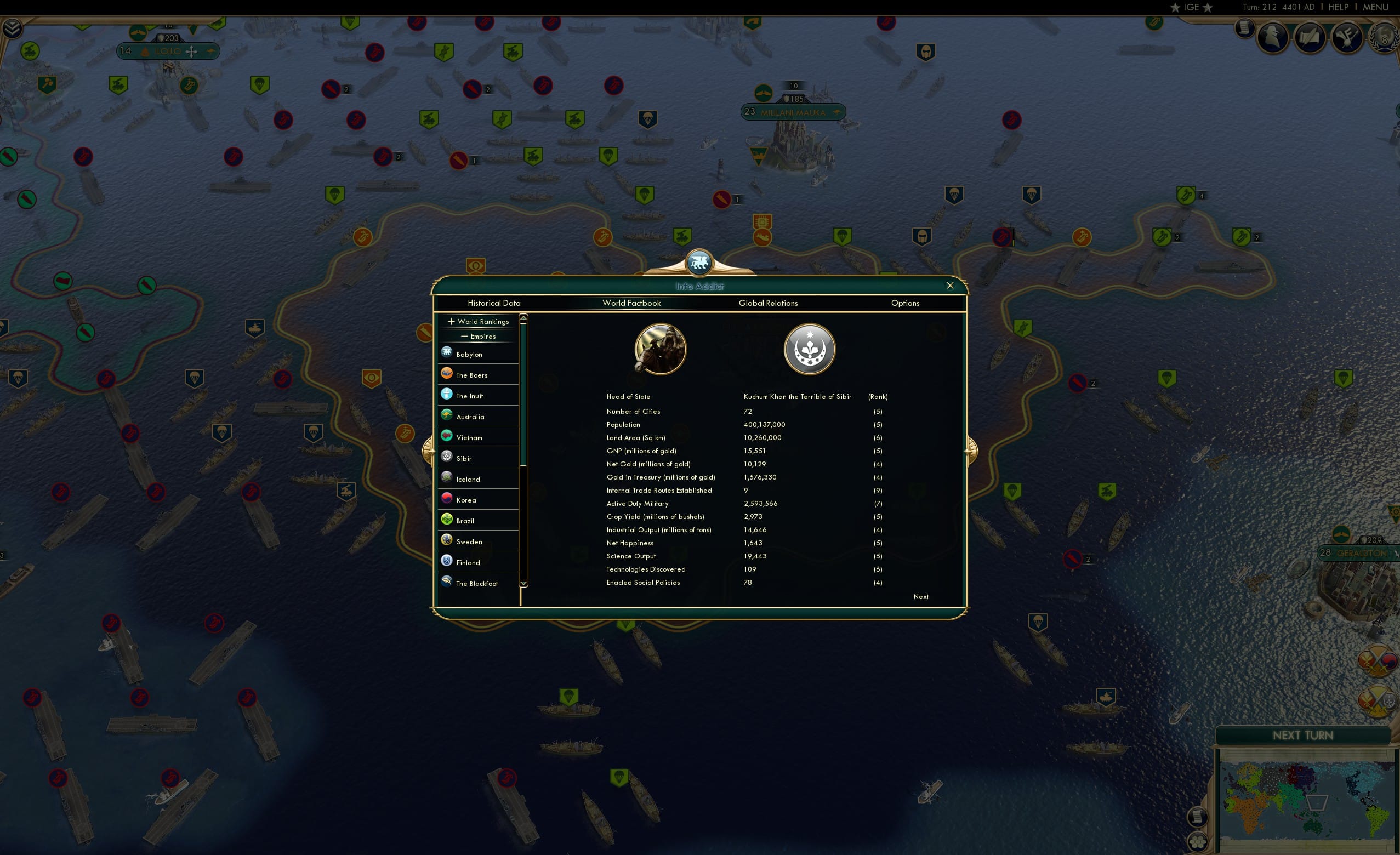
Task: Select the Sibir icon in the empire list
Action: [x=447, y=456]
